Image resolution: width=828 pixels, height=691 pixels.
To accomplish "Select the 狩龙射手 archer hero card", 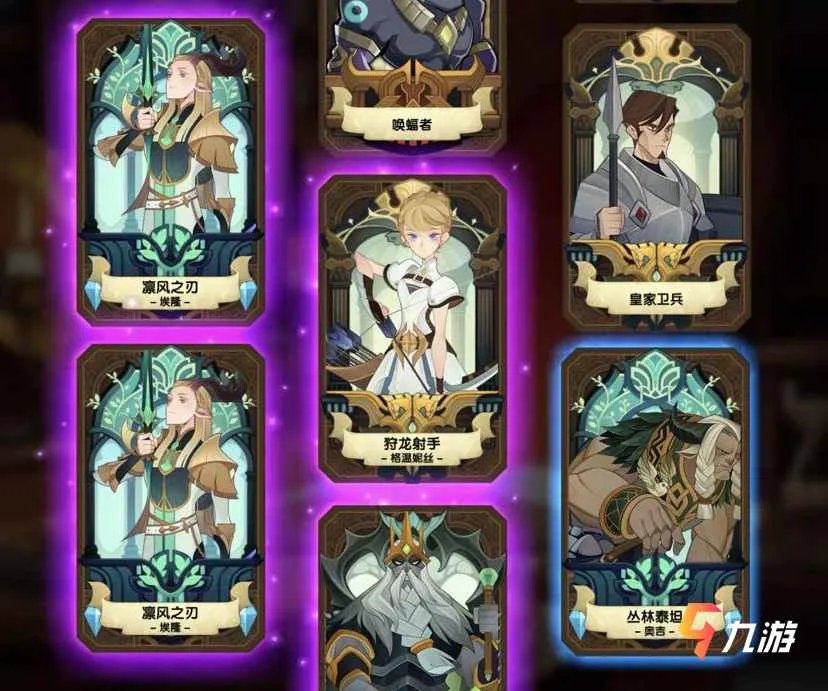I will [x=413, y=320].
